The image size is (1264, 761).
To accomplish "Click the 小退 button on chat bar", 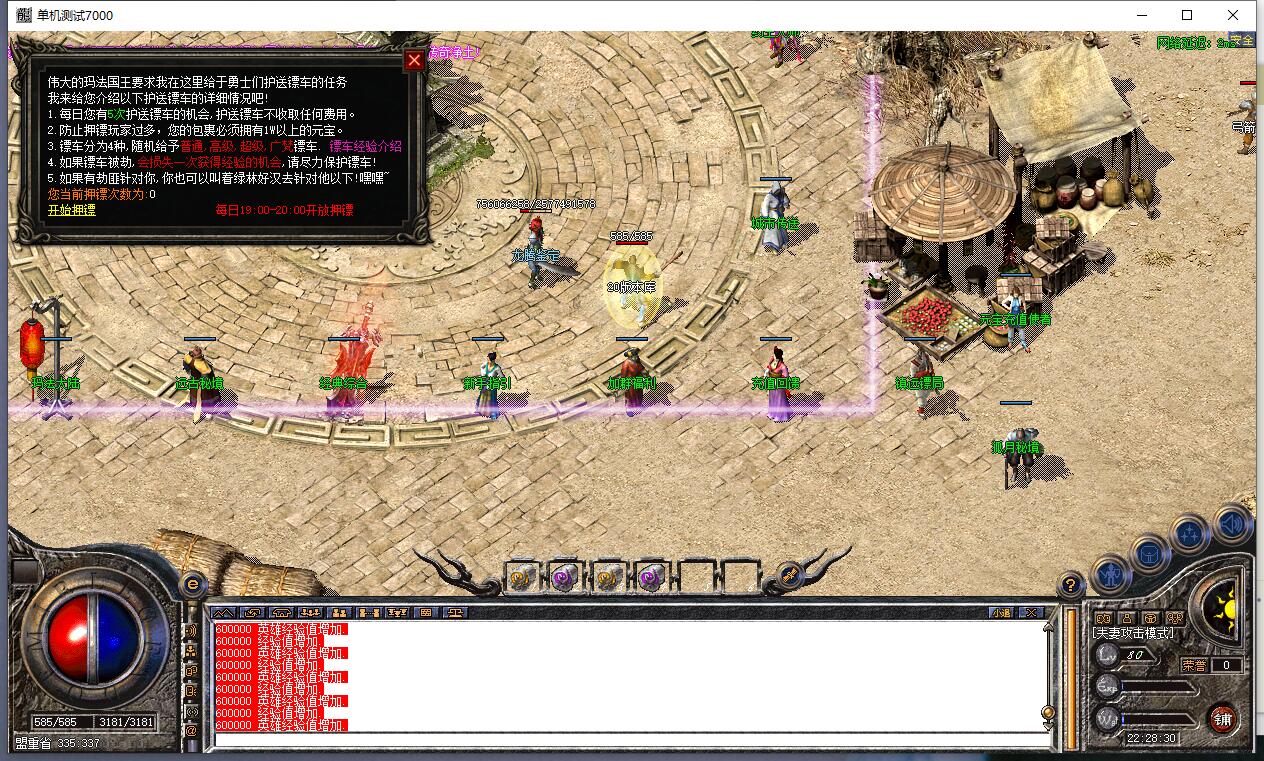I will 1001,612.
